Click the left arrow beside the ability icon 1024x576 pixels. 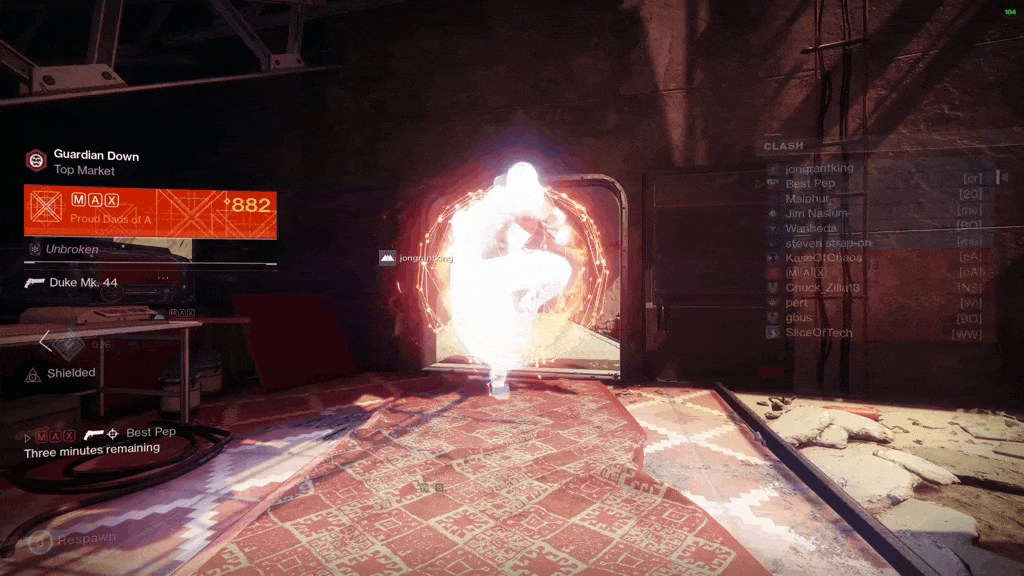pos(45,342)
